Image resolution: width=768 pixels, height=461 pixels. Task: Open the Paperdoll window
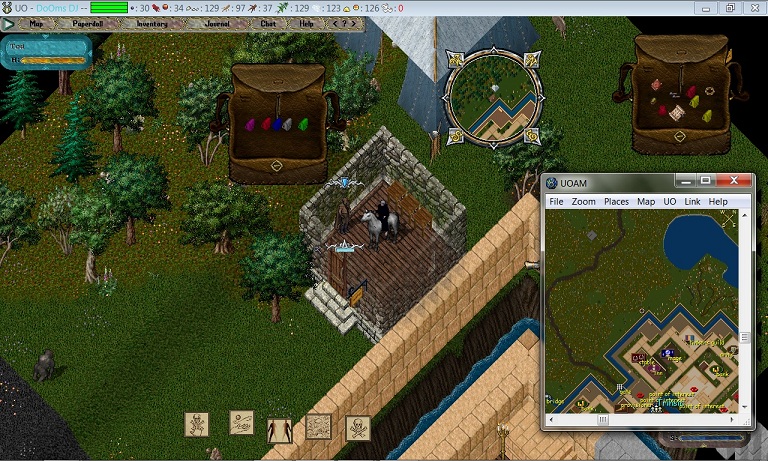pos(88,23)
